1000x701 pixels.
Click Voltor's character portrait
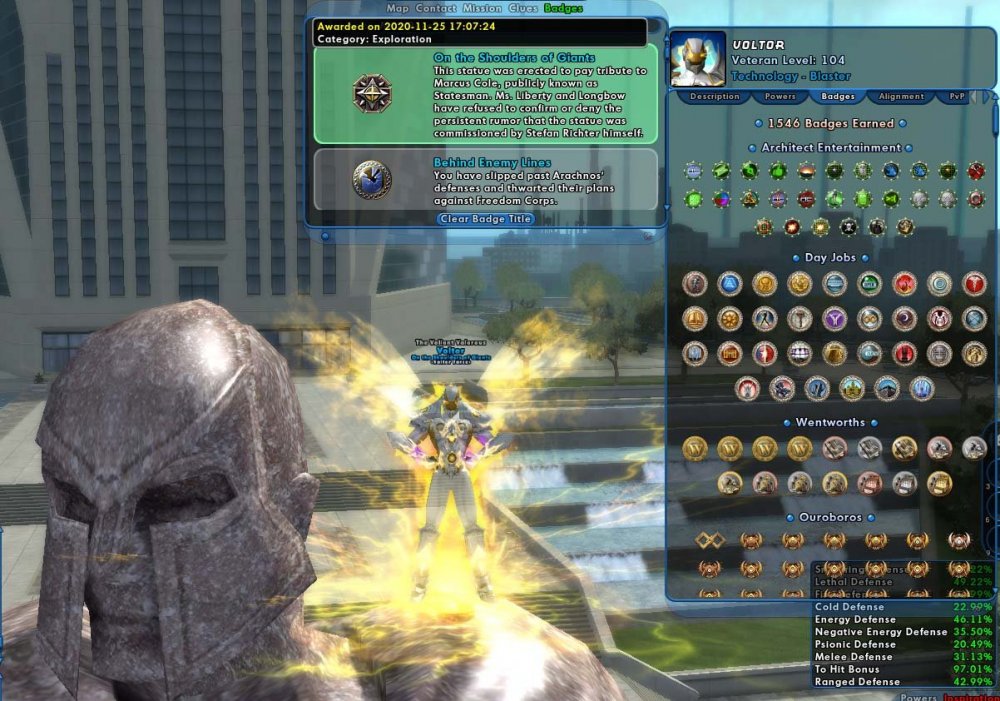click(695, 58)
